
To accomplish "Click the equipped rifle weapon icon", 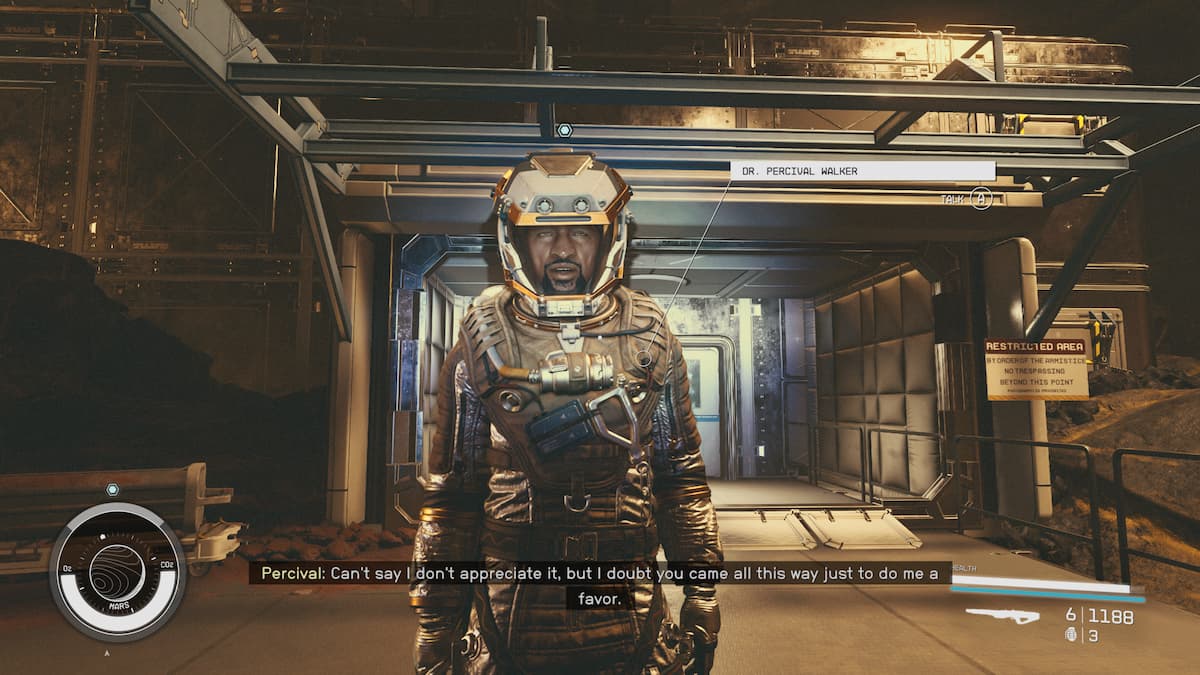I will pos(1002,616).
